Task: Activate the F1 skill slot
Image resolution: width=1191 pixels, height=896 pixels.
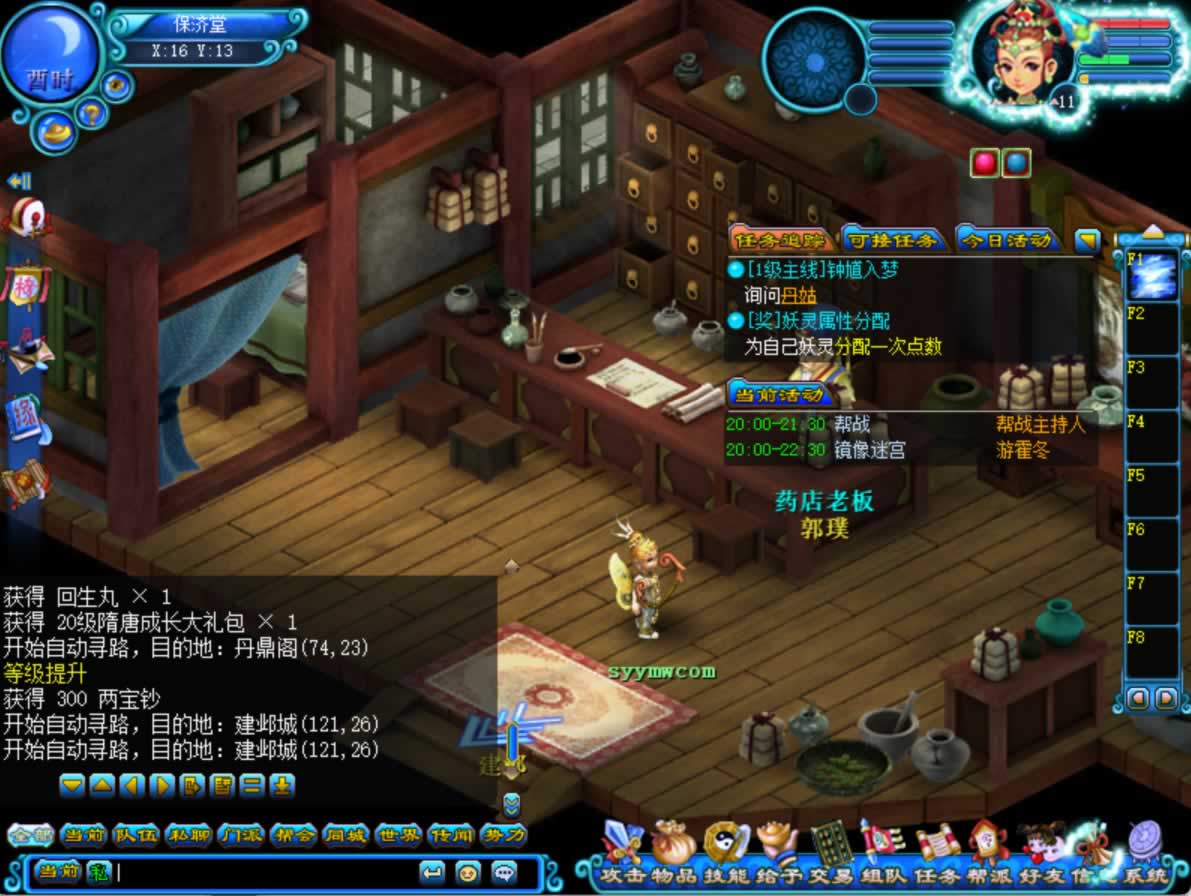Action: tap(1152, 276)
